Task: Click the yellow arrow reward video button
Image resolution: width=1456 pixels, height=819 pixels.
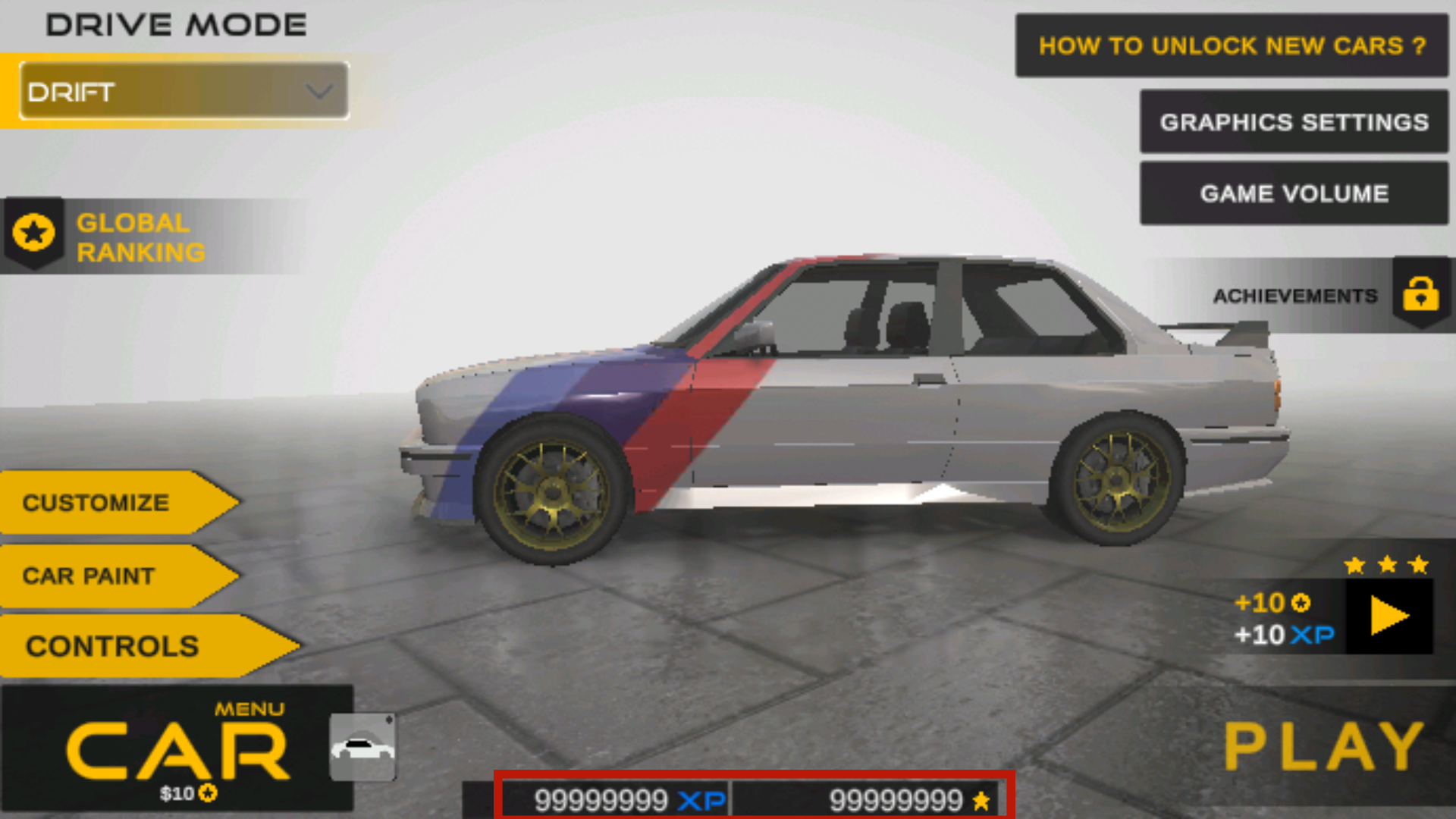Action: coord(1389,616)
